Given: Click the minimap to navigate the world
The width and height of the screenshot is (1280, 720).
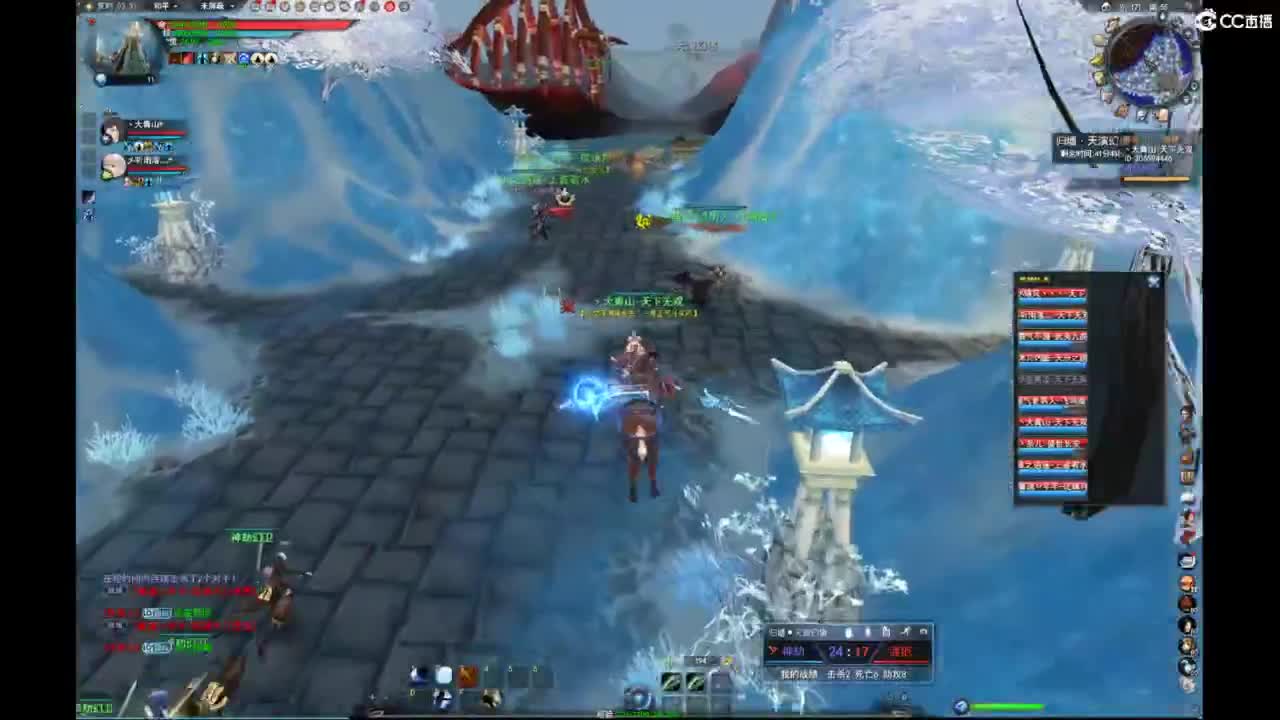Looking at the screenshot, I should (1148, 62).
